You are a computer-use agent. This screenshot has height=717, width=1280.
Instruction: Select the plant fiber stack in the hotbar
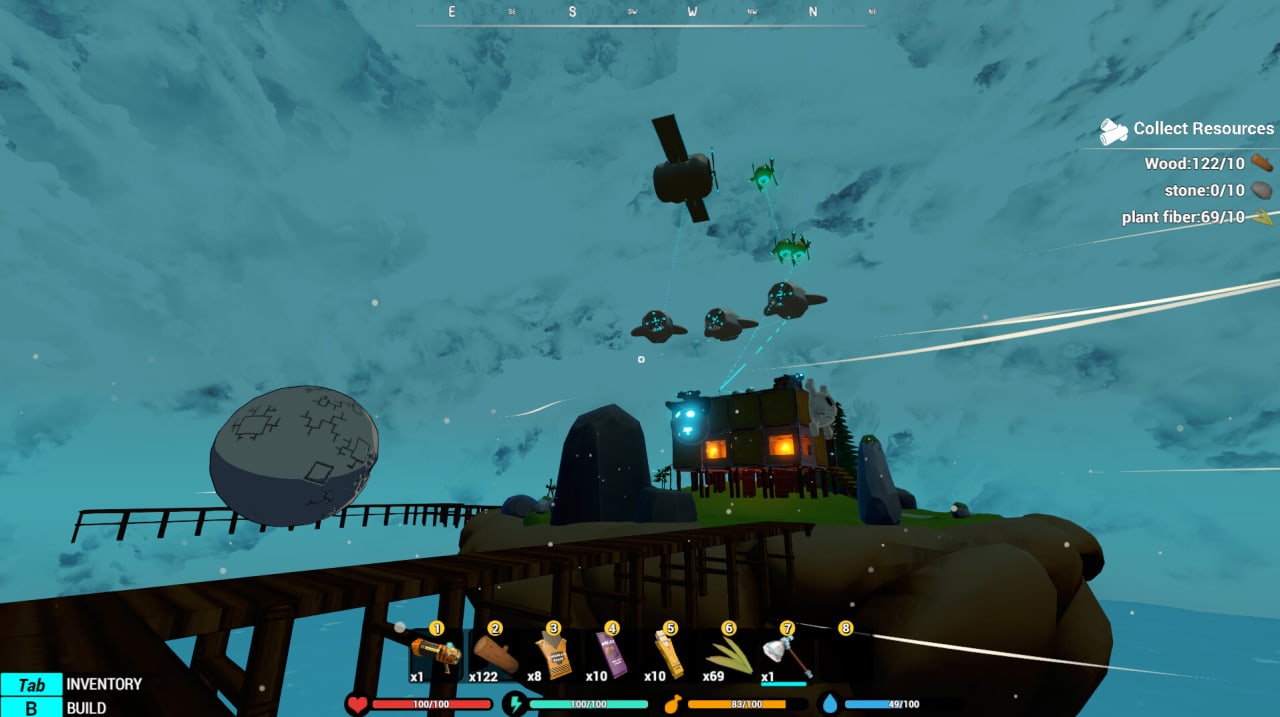(728, 655)
